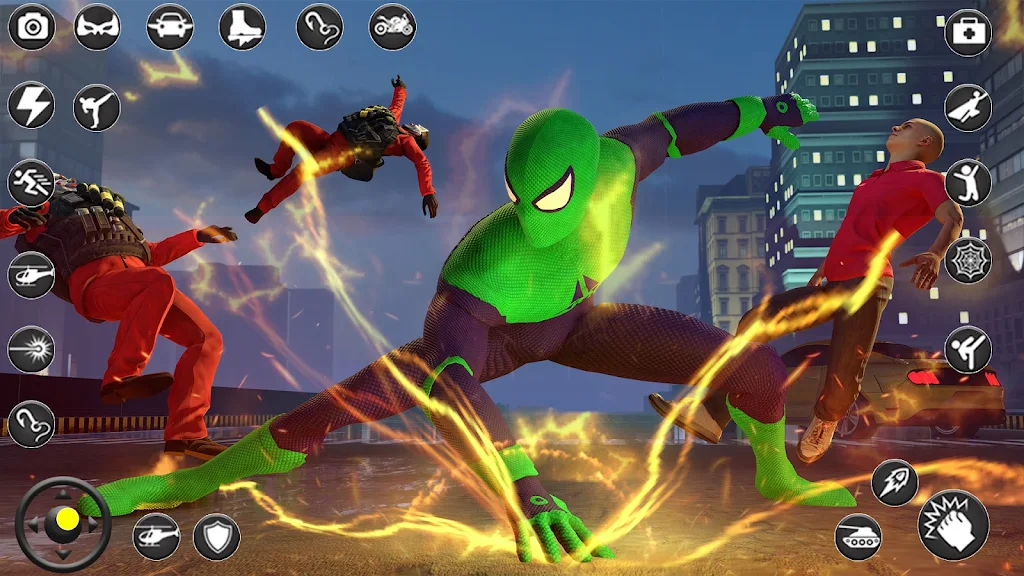
Task: Summon the car with its icon
Action: point(170,27)
